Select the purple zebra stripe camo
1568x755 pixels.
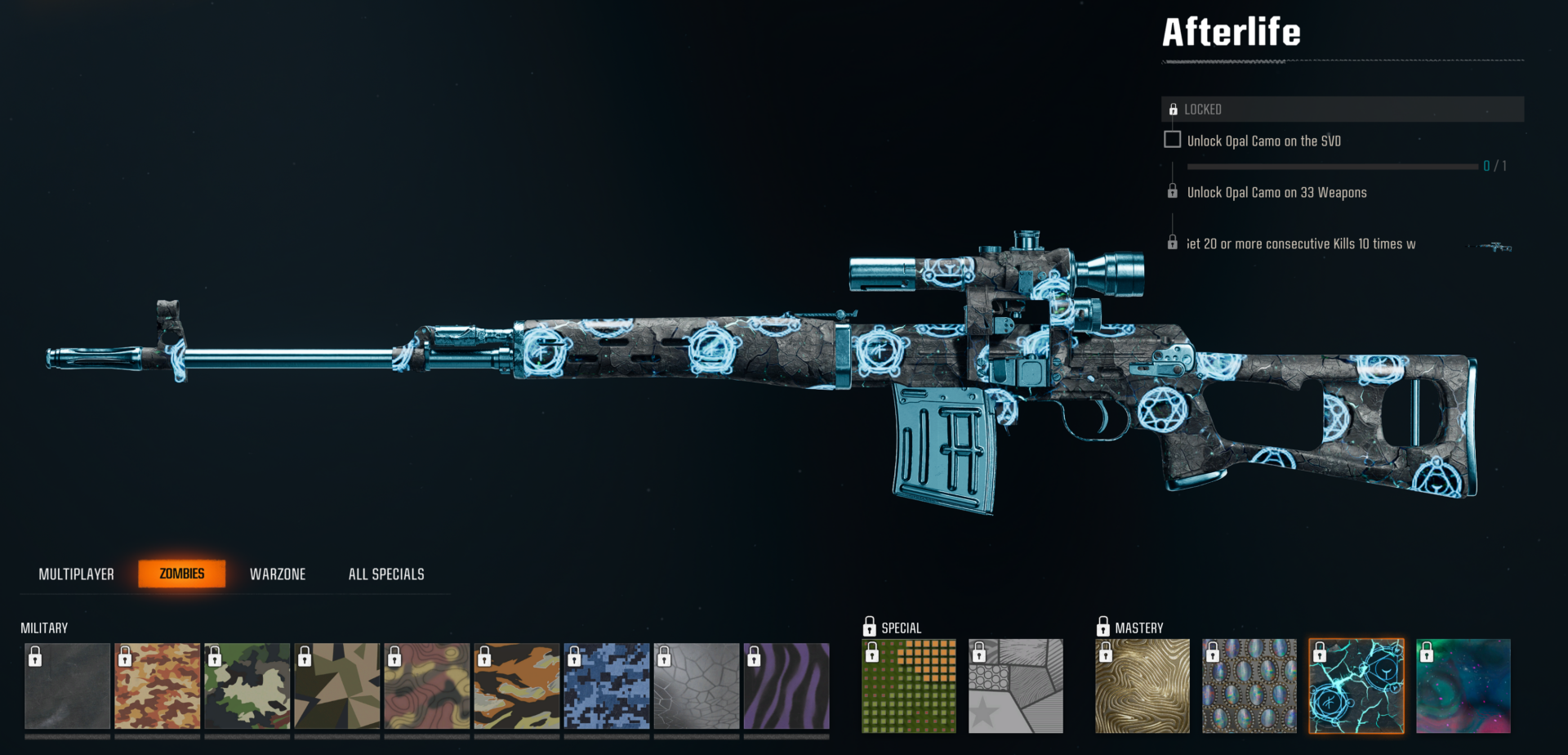pyautogui.click(x=786, y=686)
